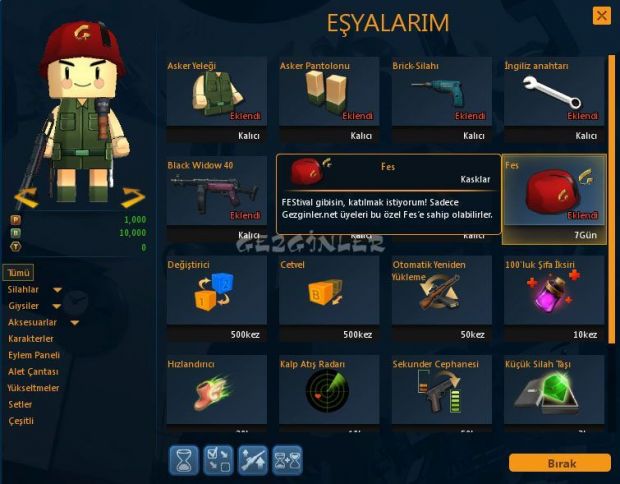
Task: Select the Asker Pantolonu item
Action: coord(329,99)
